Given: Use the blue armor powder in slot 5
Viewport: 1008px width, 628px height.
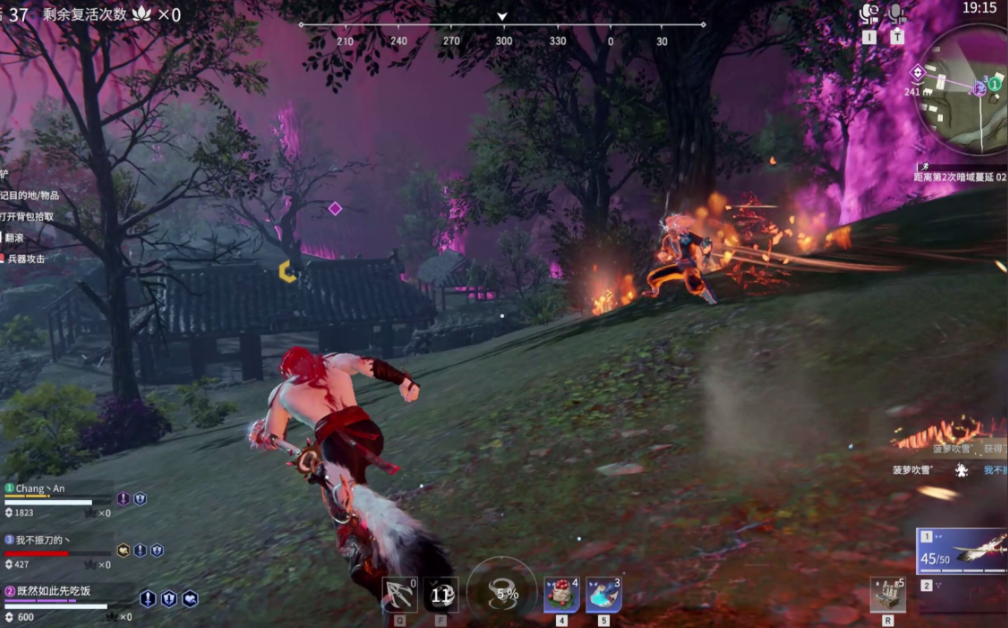Looking at the screenshot, I should (x=603, y=594).
